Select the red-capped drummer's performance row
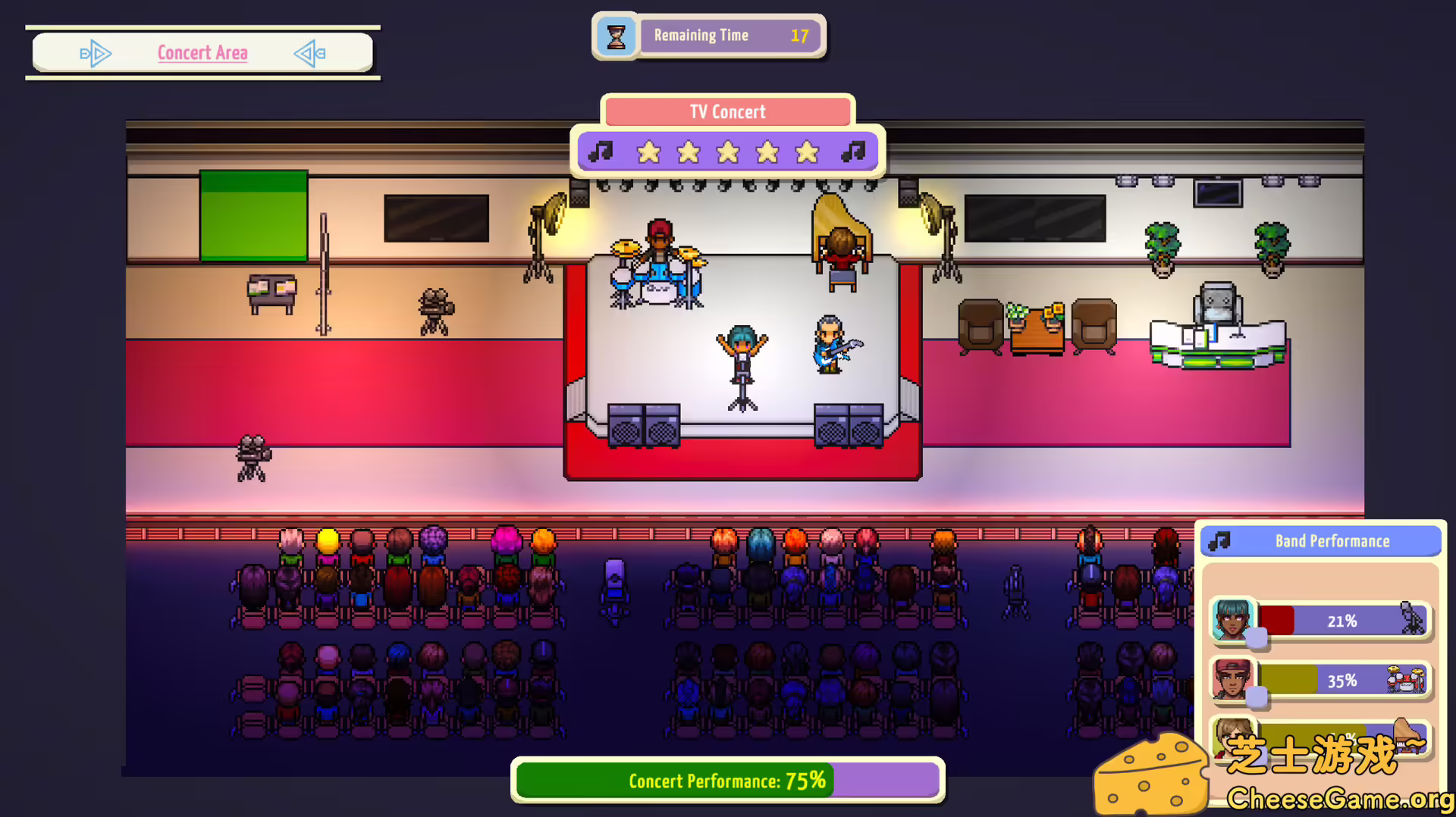This screenshot has width=1456, height=817. 1320,680
